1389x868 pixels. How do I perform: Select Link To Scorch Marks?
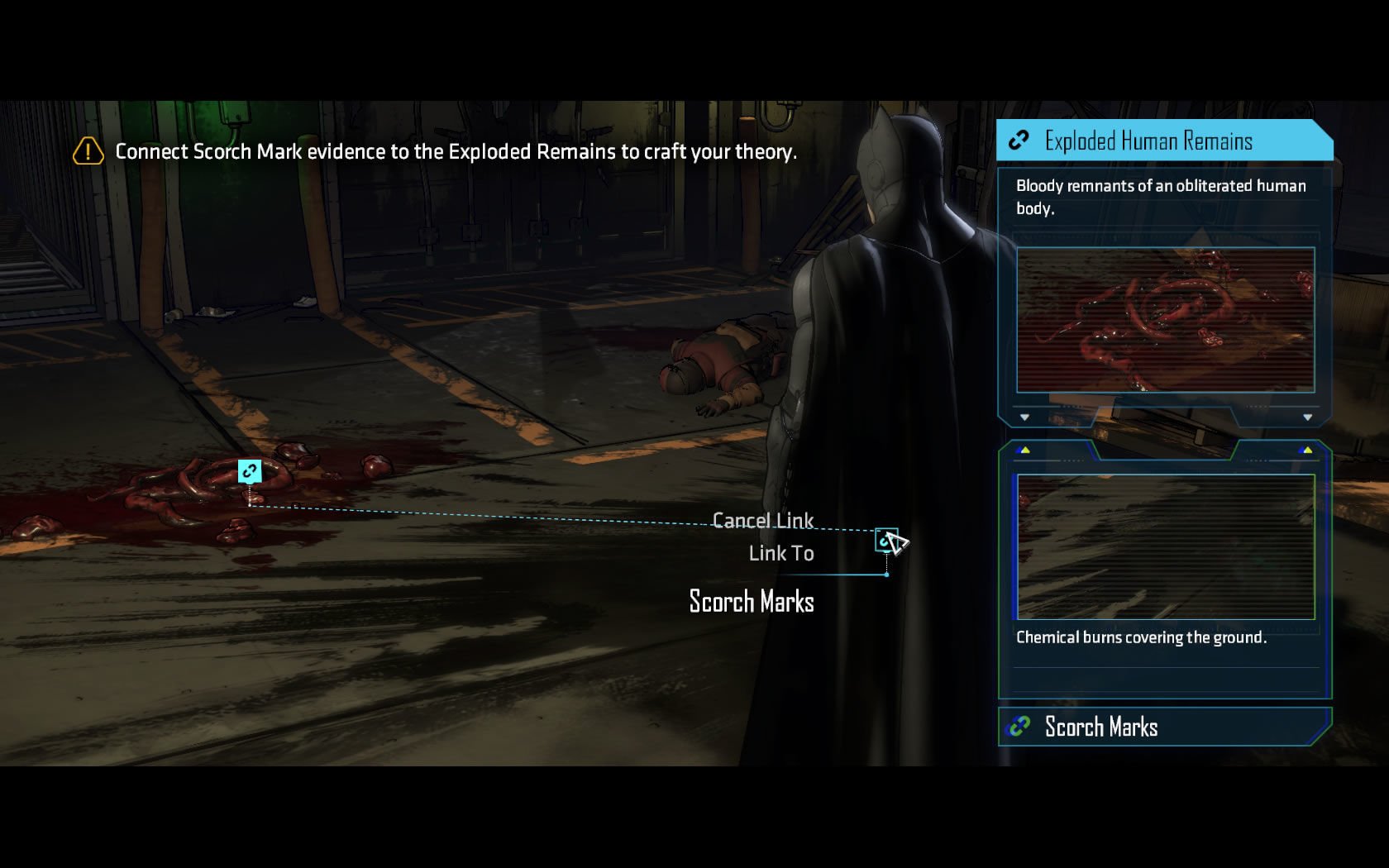click(780, 553)
